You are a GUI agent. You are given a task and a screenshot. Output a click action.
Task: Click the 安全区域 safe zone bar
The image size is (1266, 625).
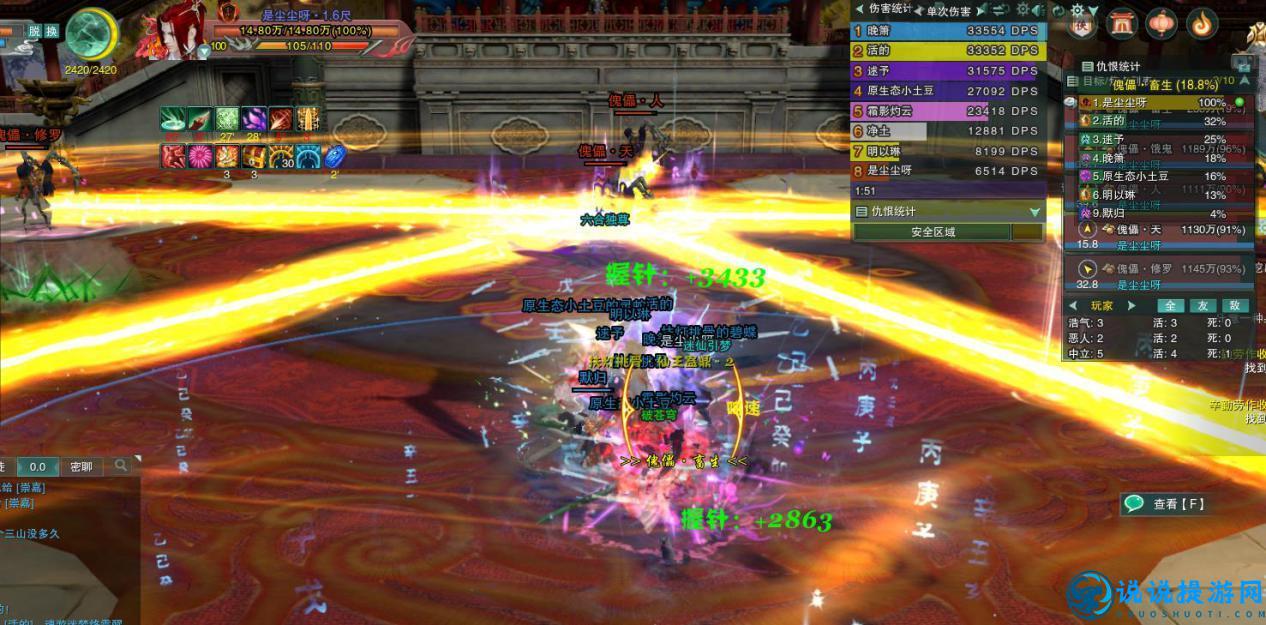coord(932,232)
